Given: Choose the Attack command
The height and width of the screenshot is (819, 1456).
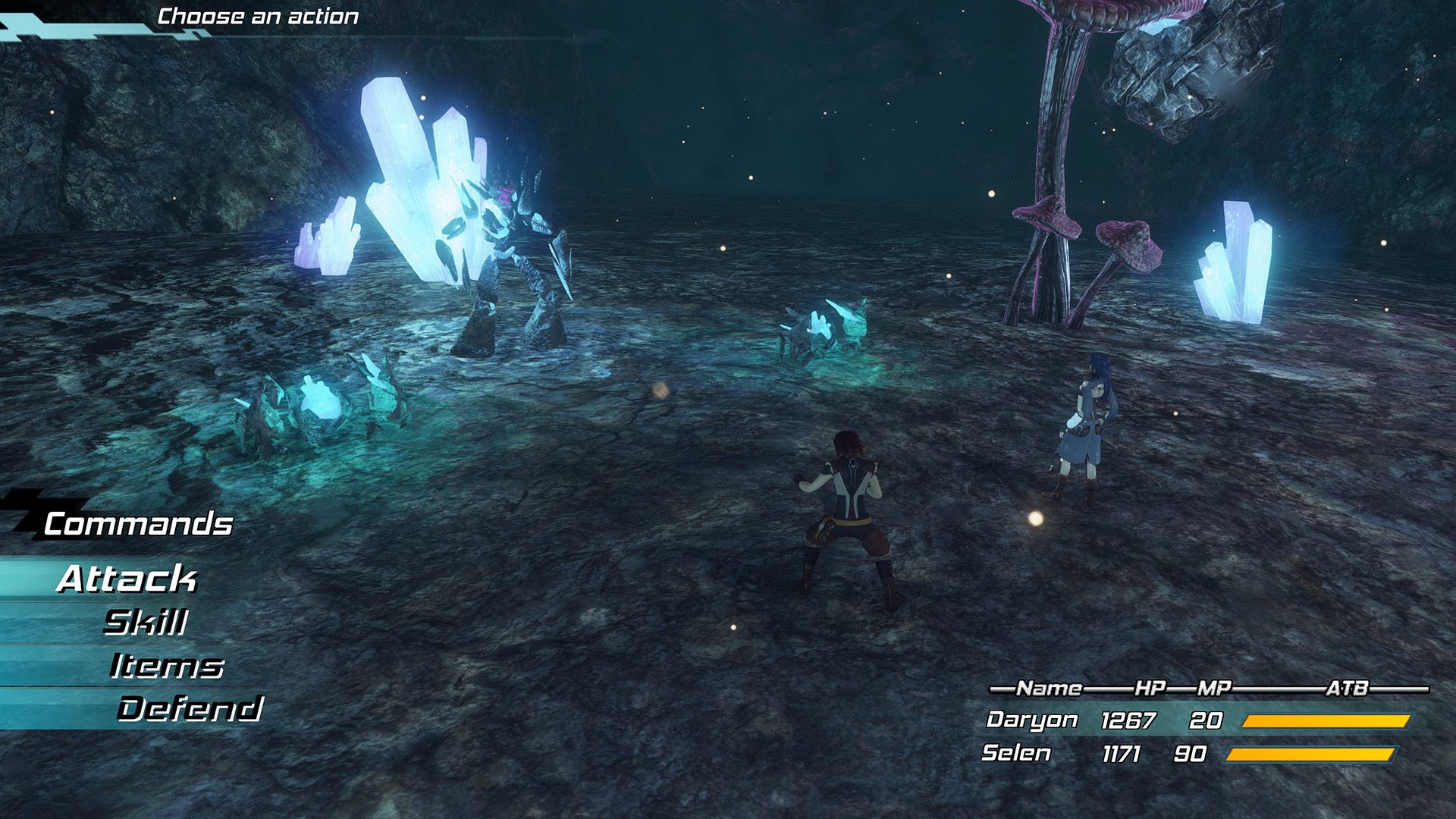Looking at the screenshot, I should (127, 579).
